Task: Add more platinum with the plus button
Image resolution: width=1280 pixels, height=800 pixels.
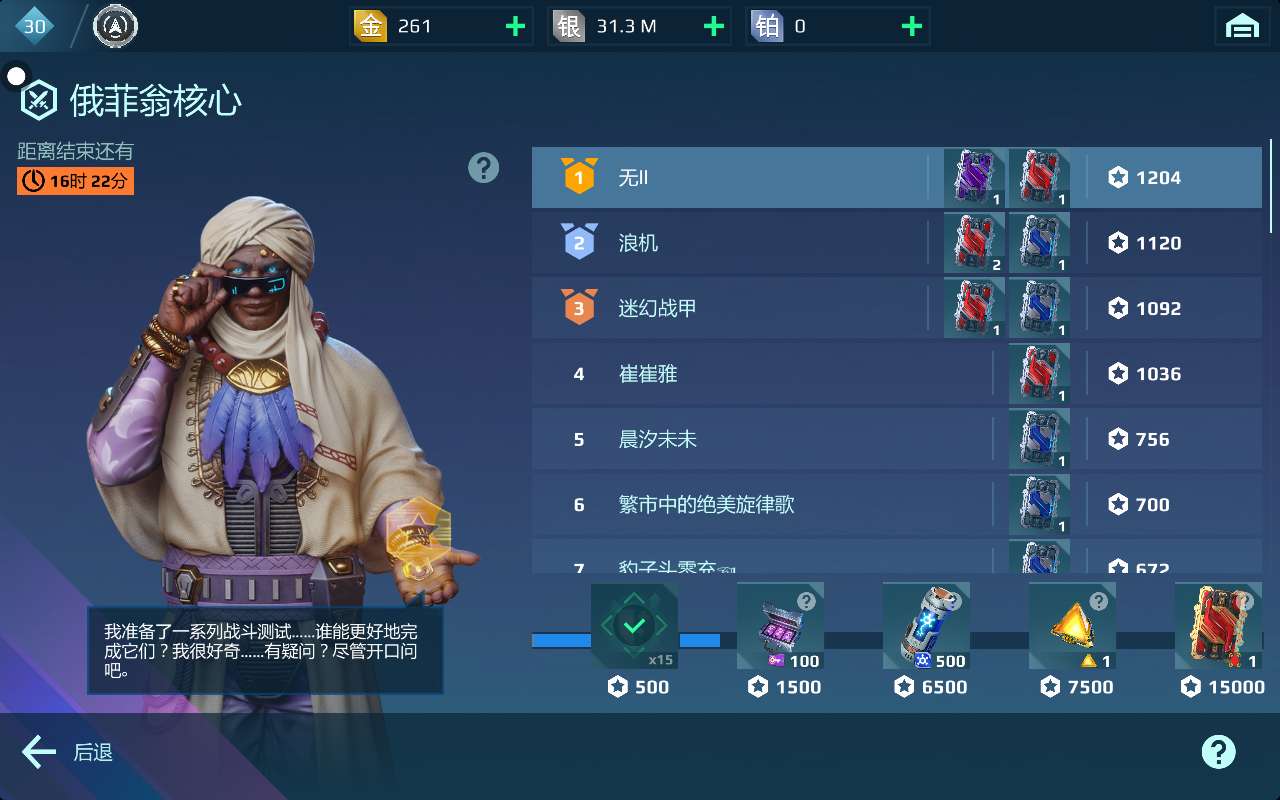Action: click(x=911, y=27)
